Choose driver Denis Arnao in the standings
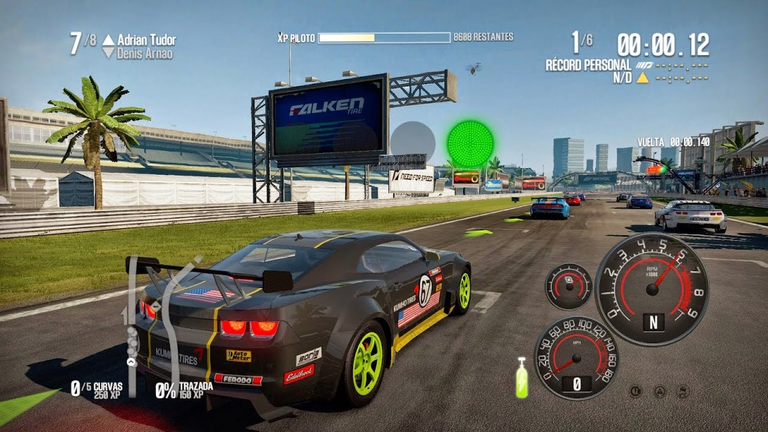Viewport: 768px width, 432px height. coord(145,53)
